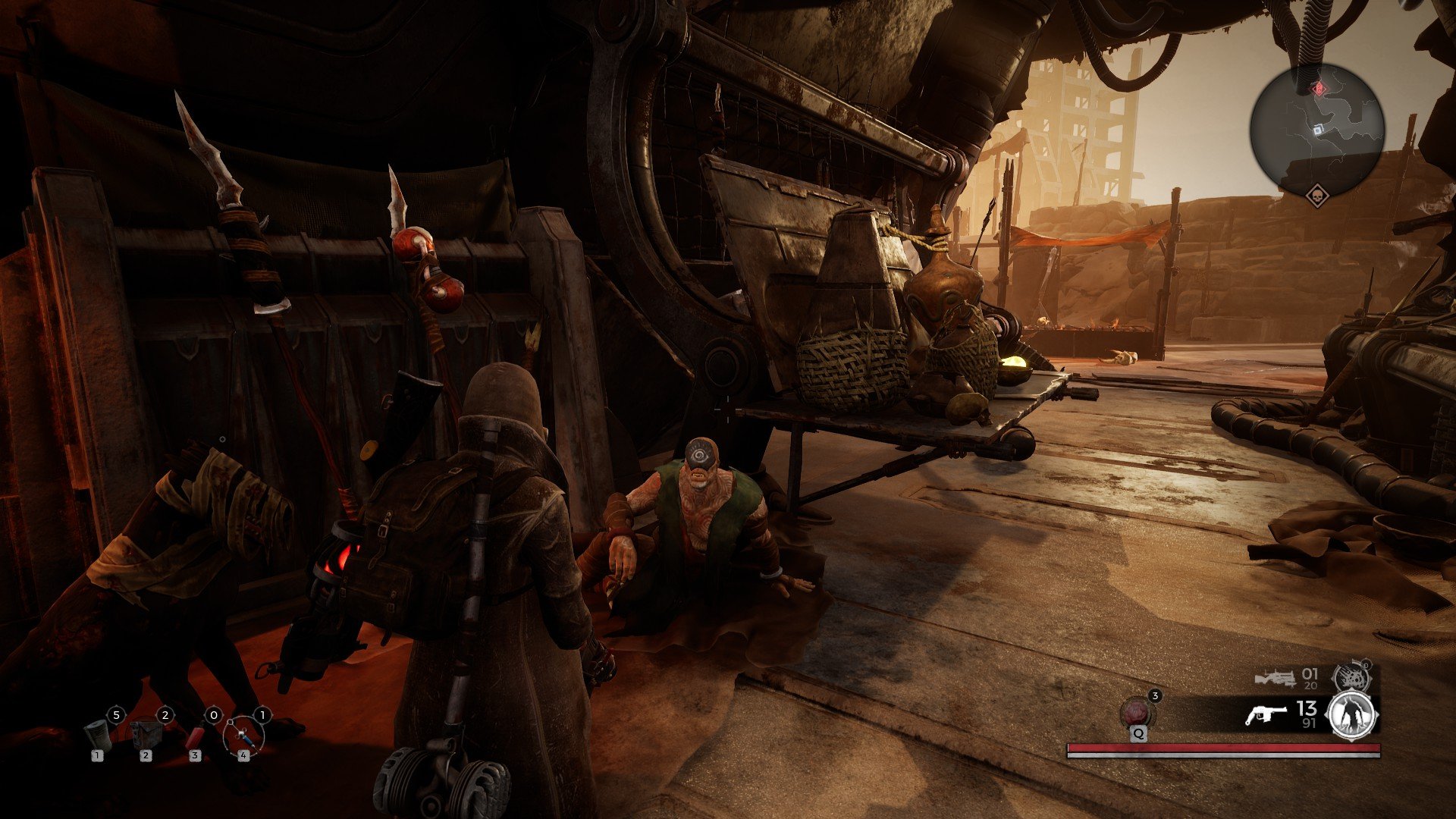Click the quantity badge showing 5 above slot 1
The width and height of the screenshot is (1456, 819).
tap(117, 714)
